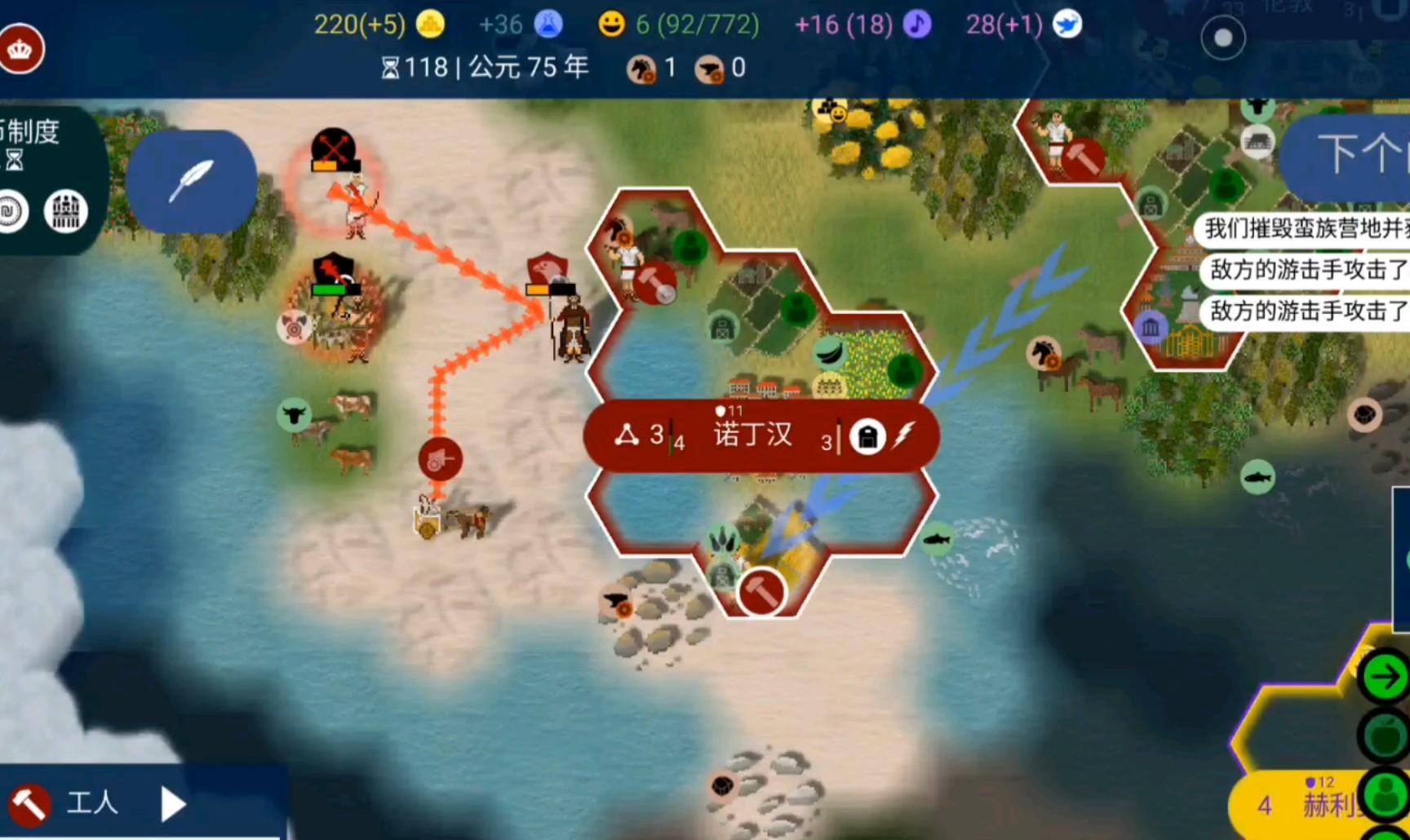1410x840 pixels.
Task: Select the columned building policy icon
Action: coord(65,211)
